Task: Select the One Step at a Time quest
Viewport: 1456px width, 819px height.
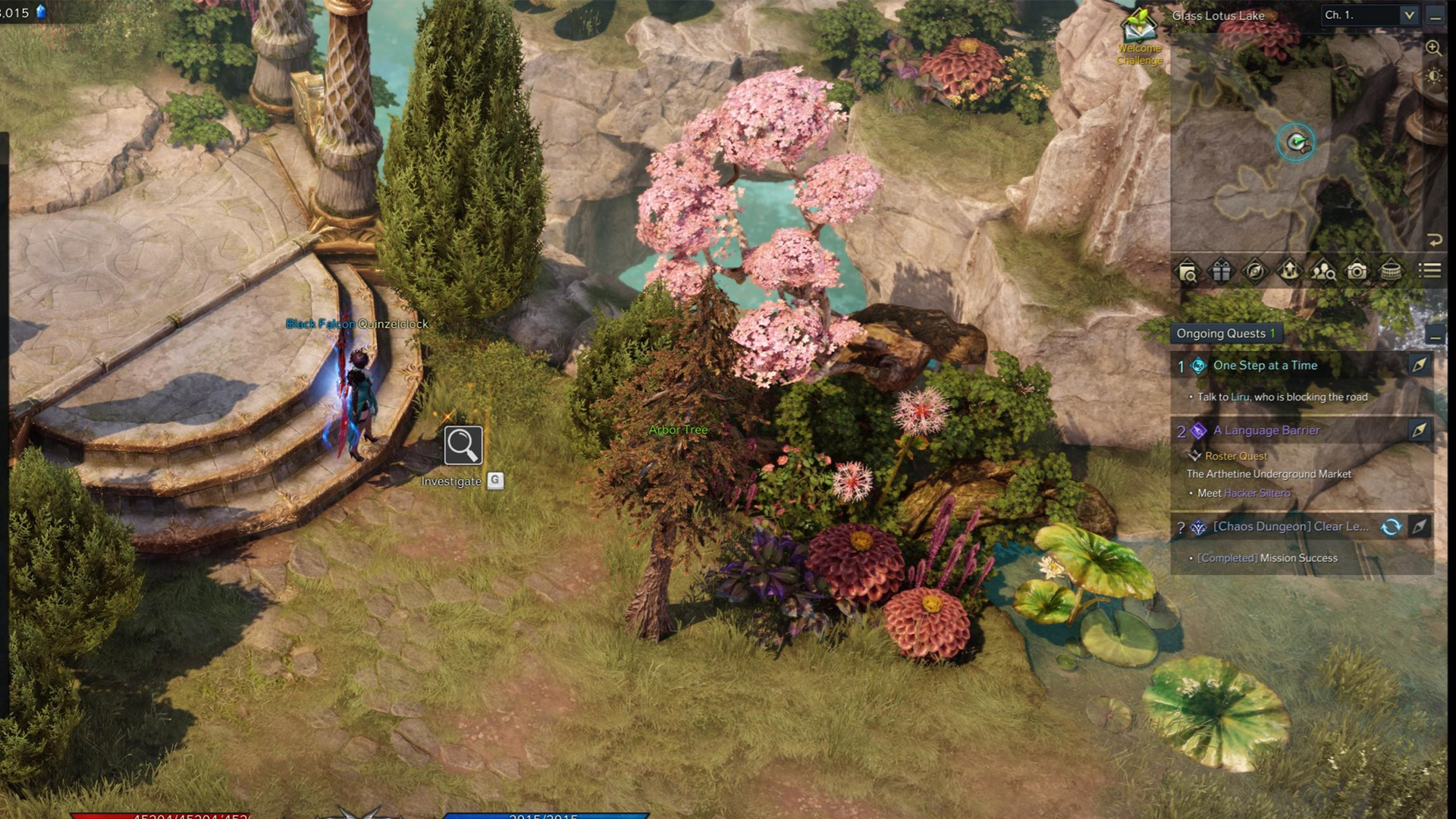Action: pos(1265,366)
